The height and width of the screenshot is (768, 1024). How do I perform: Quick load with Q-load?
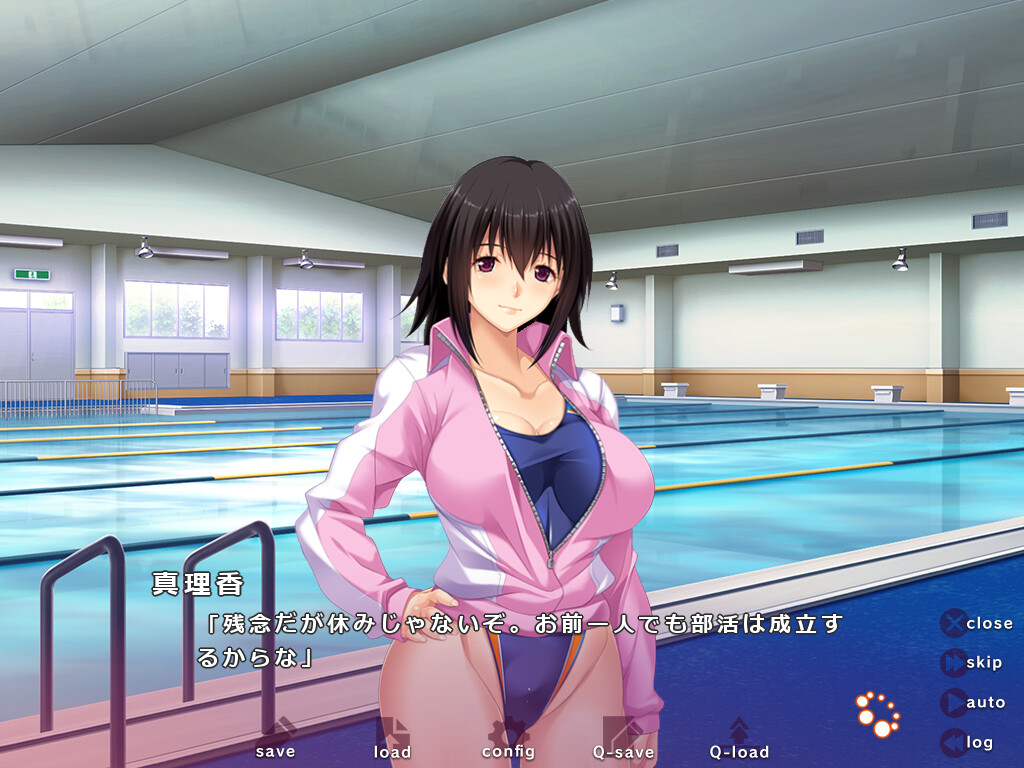(739, 740)
